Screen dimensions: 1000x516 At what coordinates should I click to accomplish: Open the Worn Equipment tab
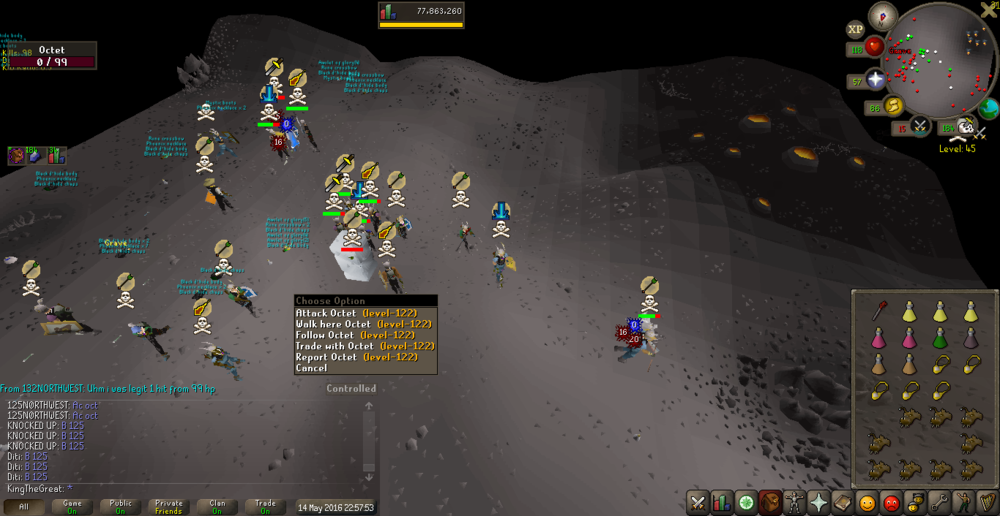794,502
